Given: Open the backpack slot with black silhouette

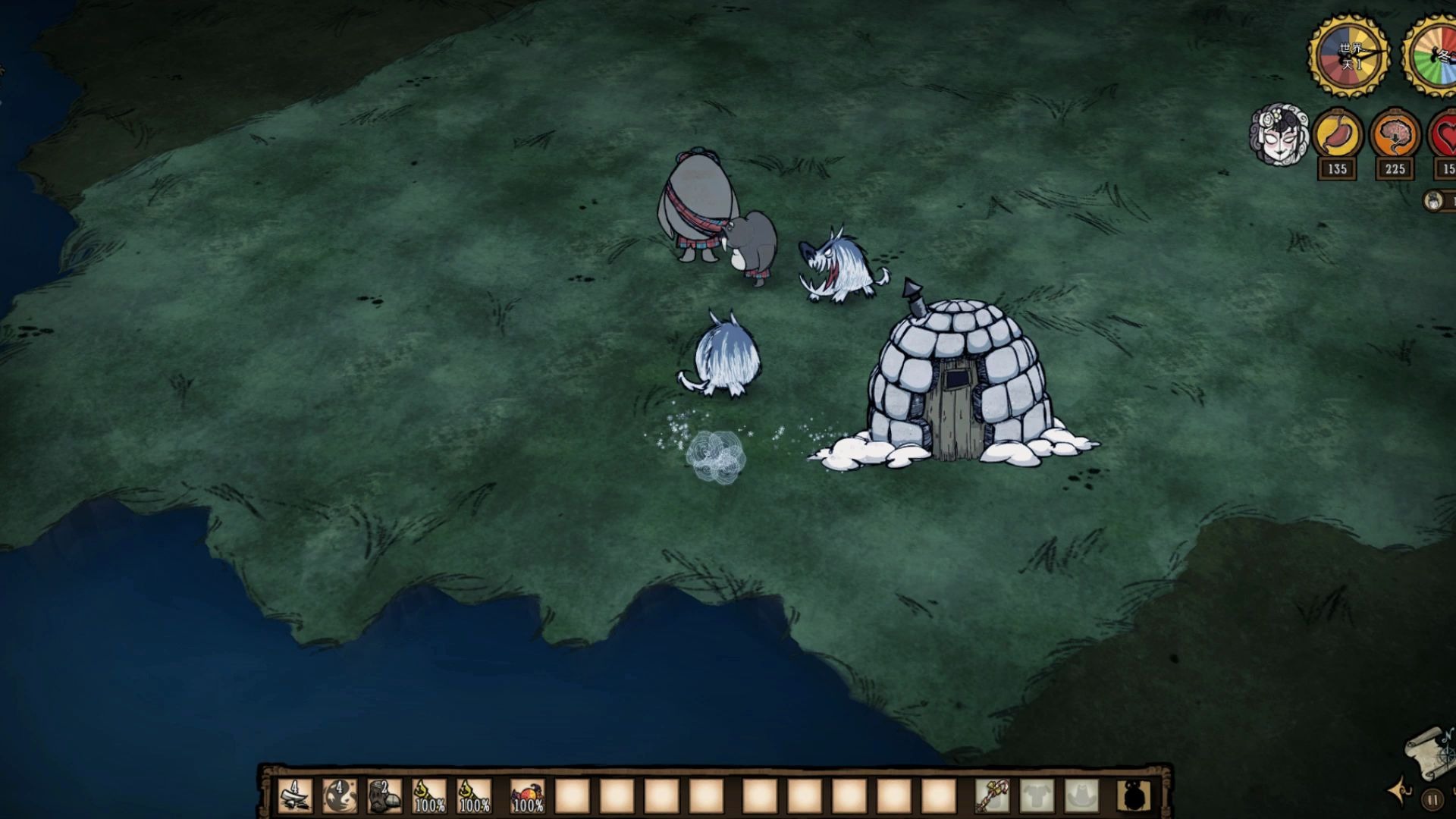Looking at the screenshot, I should point(1134,797).
